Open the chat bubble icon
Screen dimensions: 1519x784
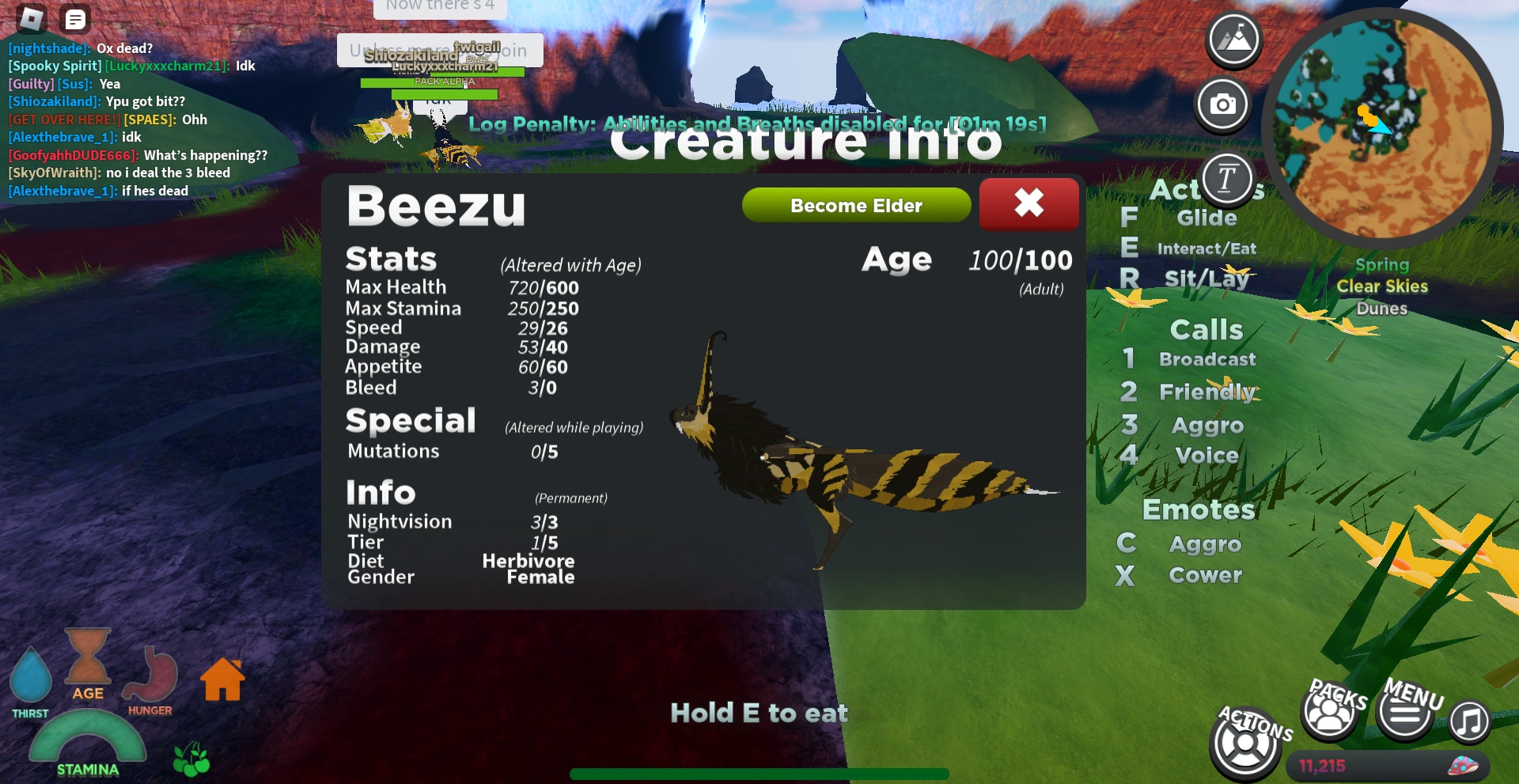click(x=75, y=19)
